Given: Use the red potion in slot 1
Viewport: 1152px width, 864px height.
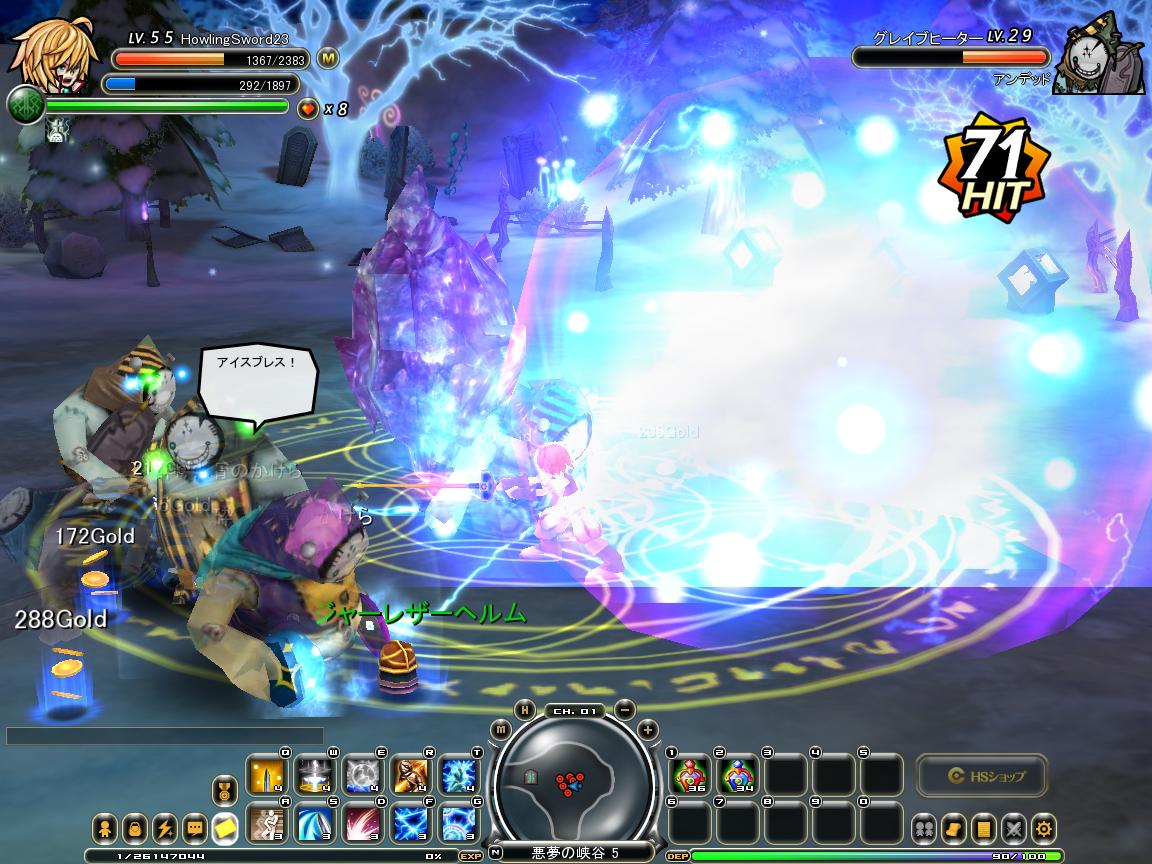Looking at the screenshot, I should point(689,775).
